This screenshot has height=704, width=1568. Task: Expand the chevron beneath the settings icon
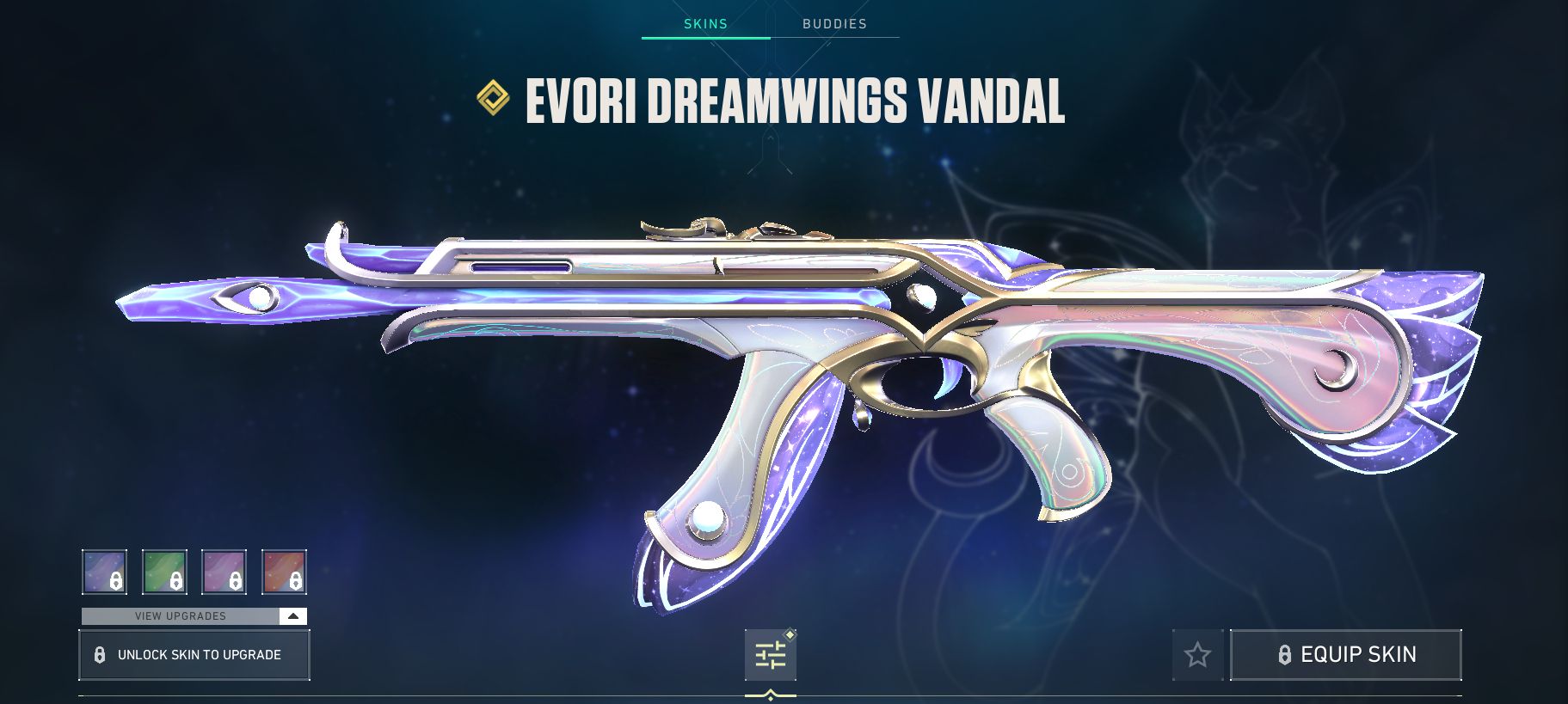pyautogui.click(x=770, y=692)
